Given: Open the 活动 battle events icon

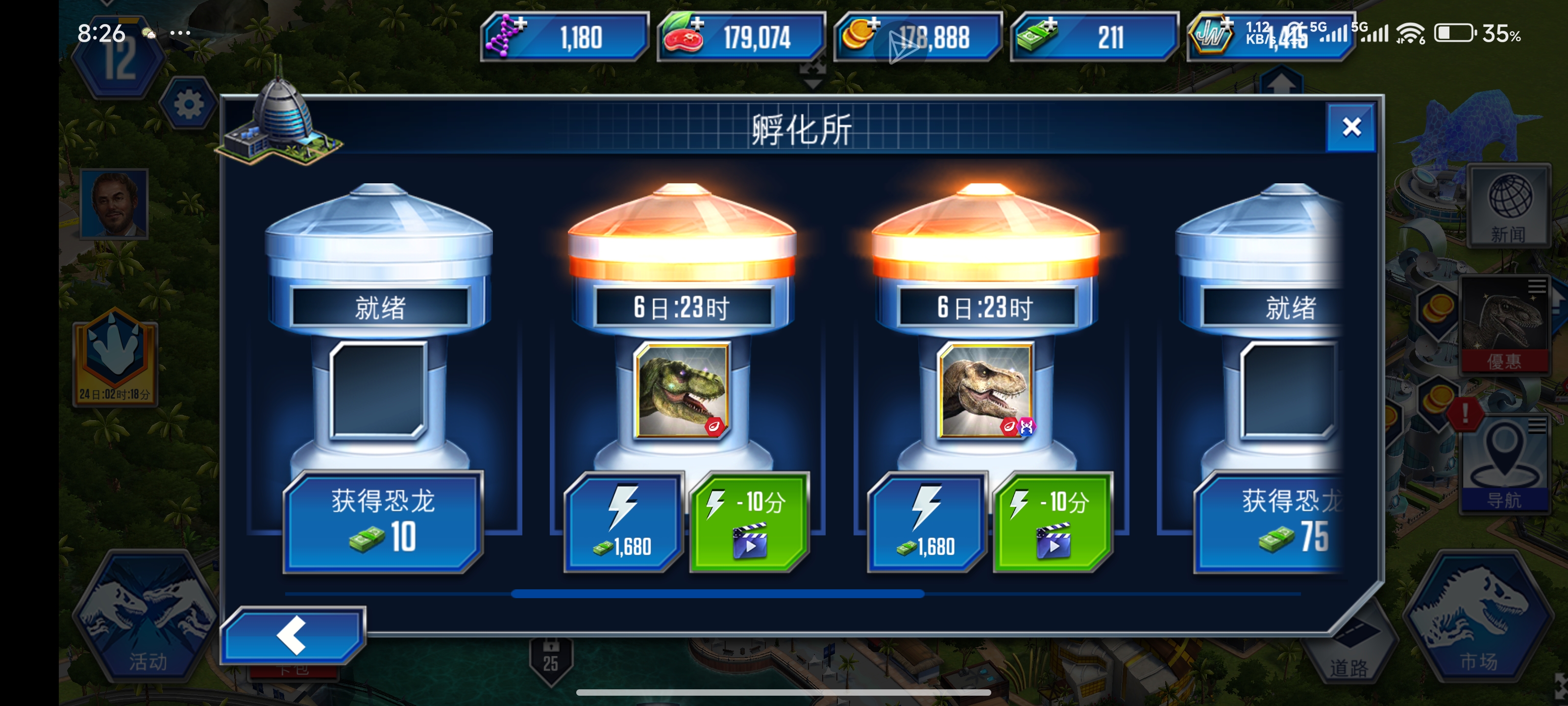Looking at the screenshot, I should (x=141, y=628).
